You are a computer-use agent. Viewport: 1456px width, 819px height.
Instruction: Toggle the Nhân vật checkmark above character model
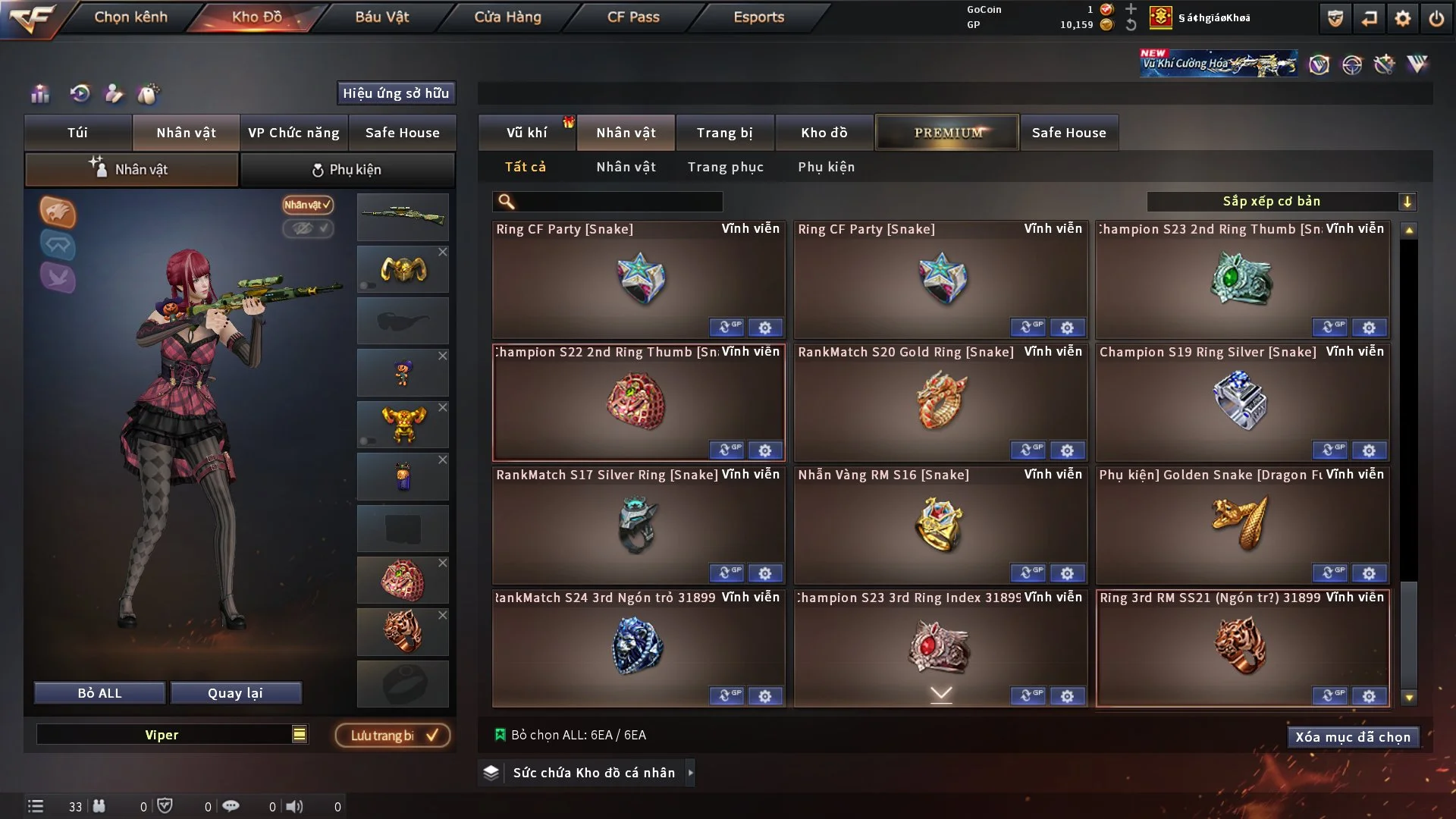click(306, 205)
